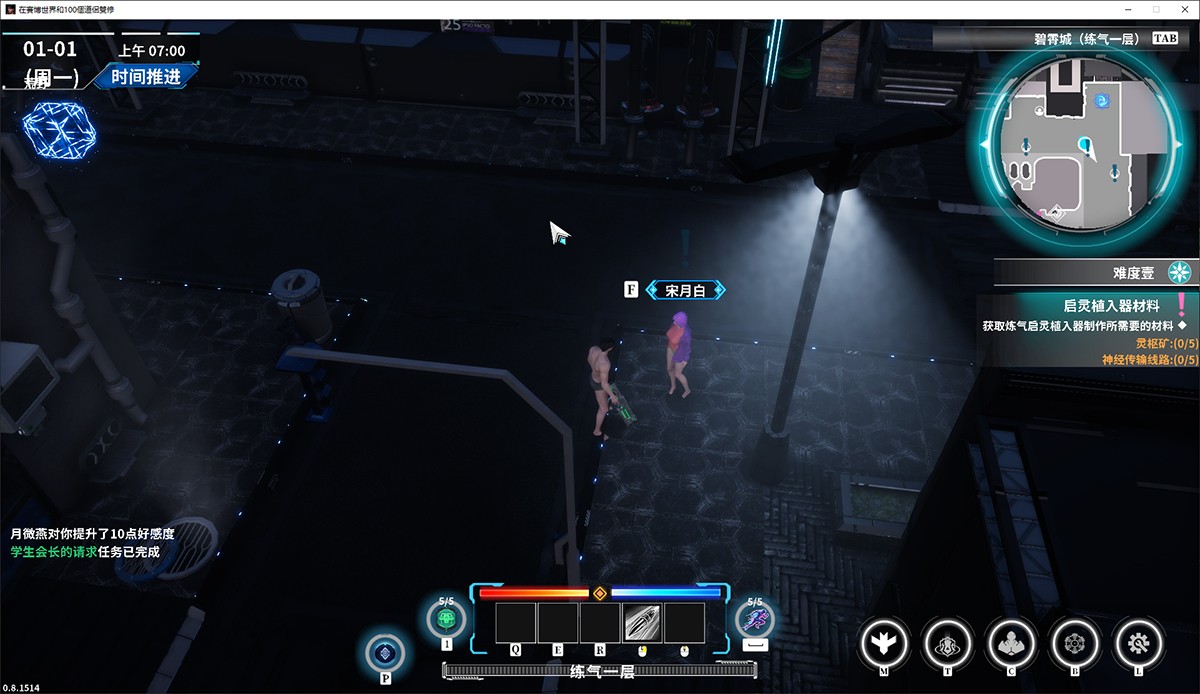1200x694 pixels.
Task: Click the 时间推进 time advance button
Action: pyautogui.click(x=146, y=76)
